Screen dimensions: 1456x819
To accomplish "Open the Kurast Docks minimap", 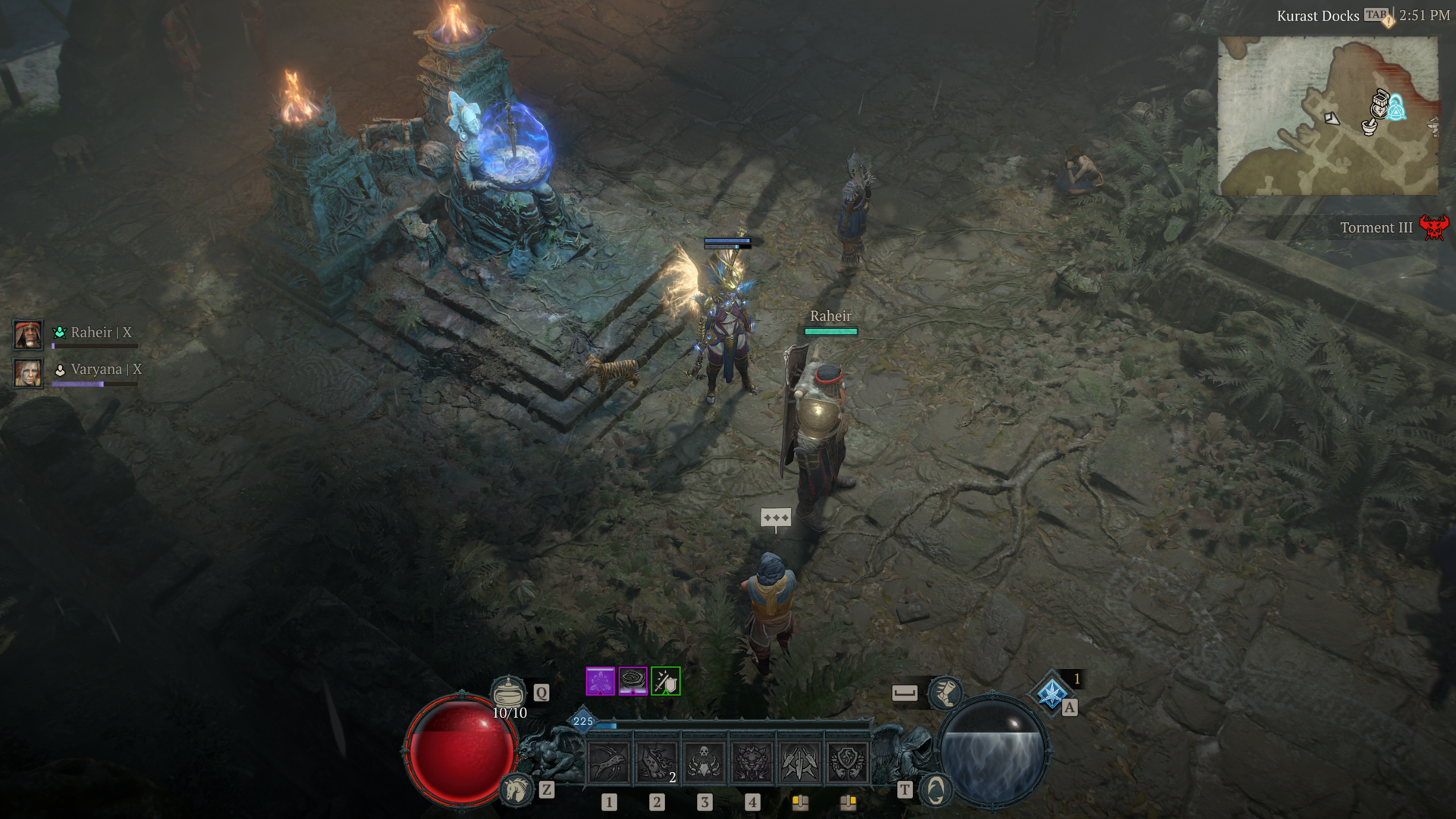I will tap(1327, 115).
